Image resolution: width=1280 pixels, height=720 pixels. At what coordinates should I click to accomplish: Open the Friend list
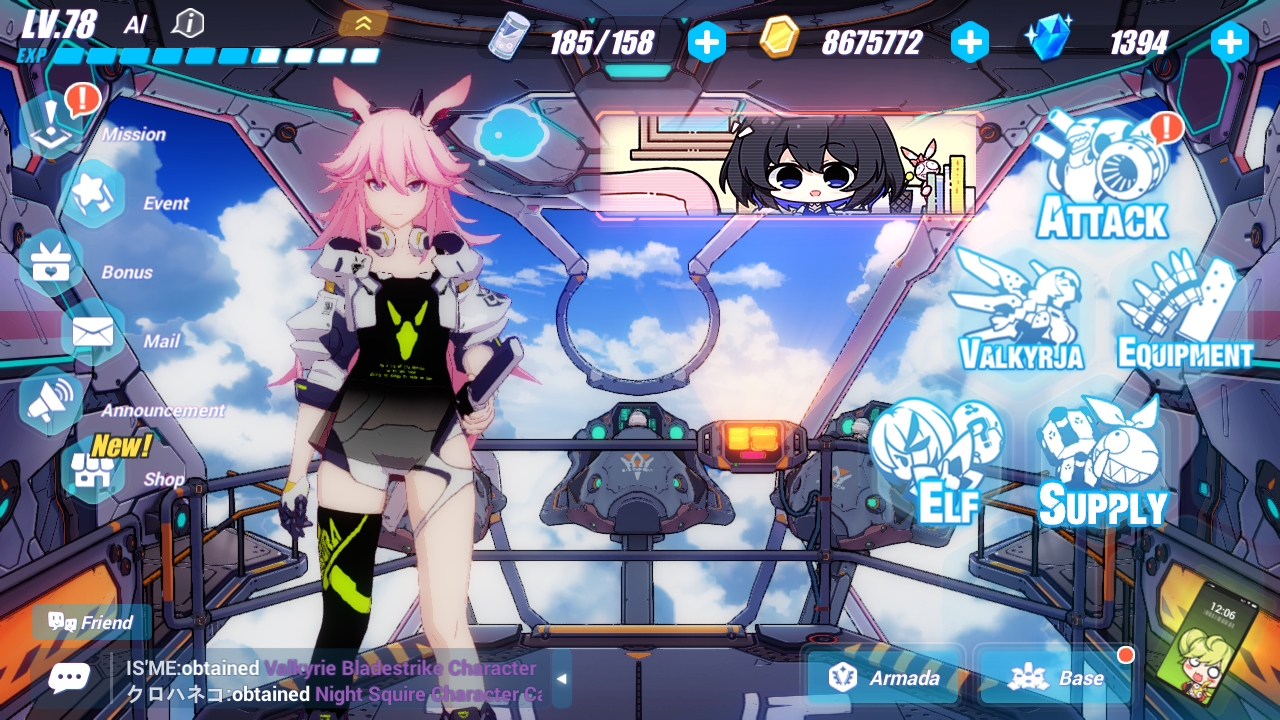91,622
